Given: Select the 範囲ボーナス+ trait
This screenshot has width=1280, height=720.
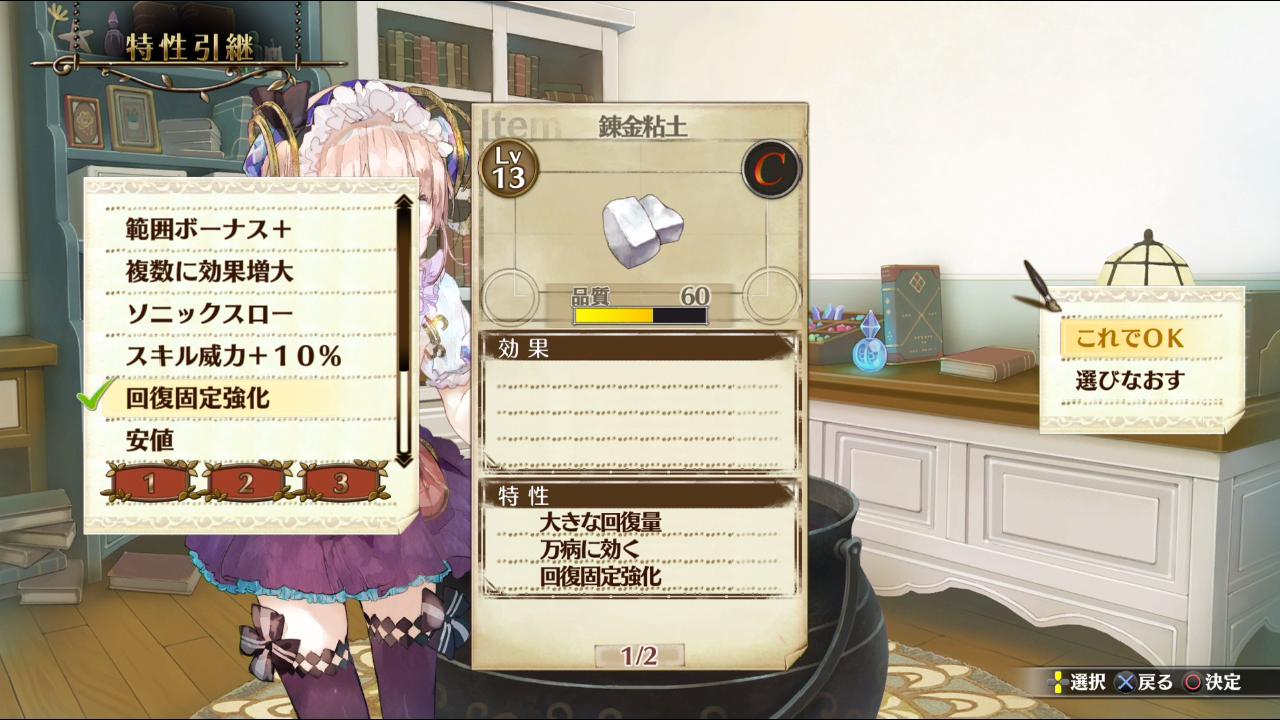Looking at the screenshot, I should click(209, 229).
